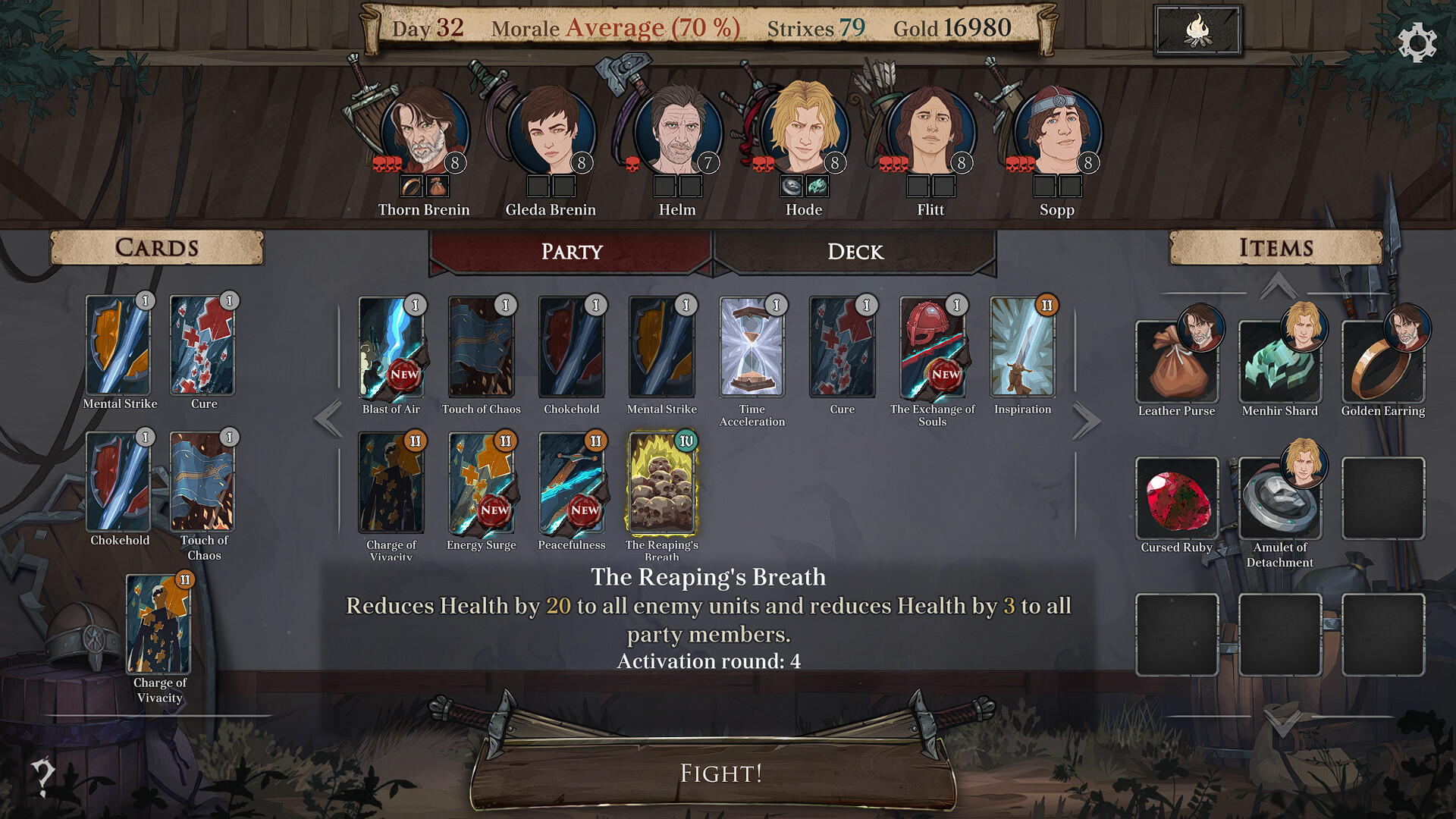The width and height of the screenshot is (1456, 819).
Task: Click the Golden Earring item
Action: tap(1384, 360)
